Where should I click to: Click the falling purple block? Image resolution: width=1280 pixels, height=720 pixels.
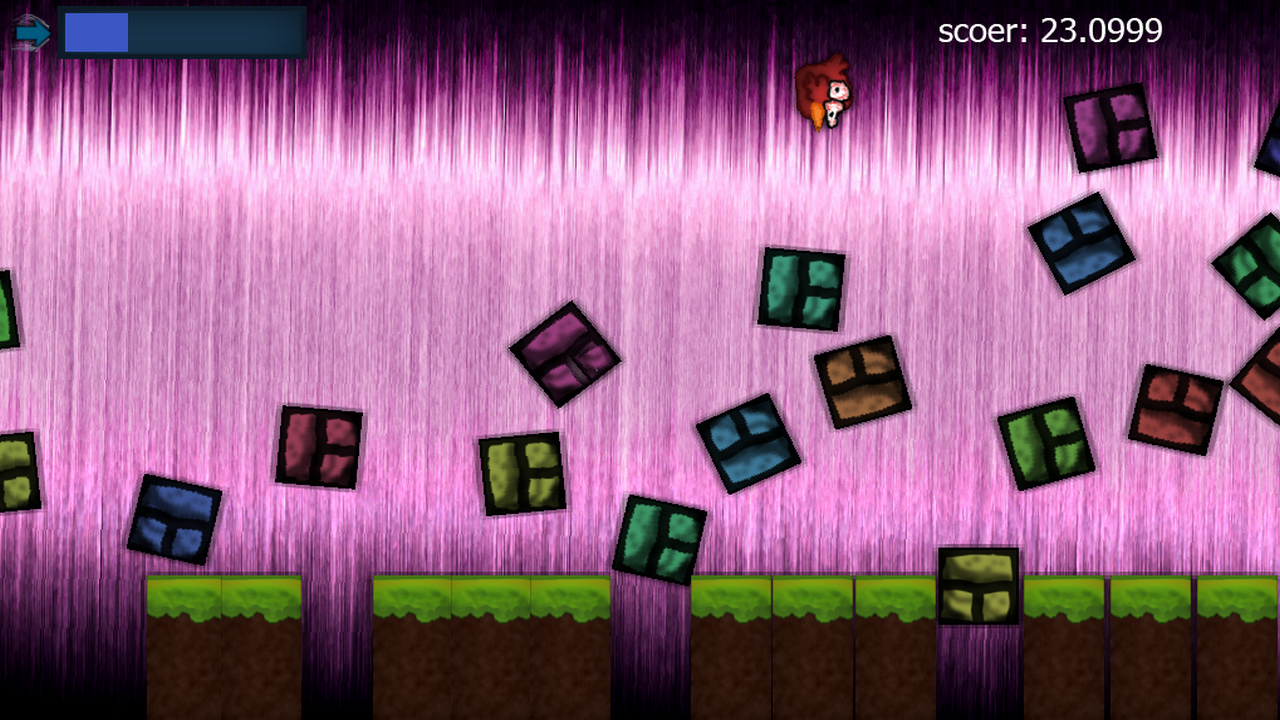(567, 357)
